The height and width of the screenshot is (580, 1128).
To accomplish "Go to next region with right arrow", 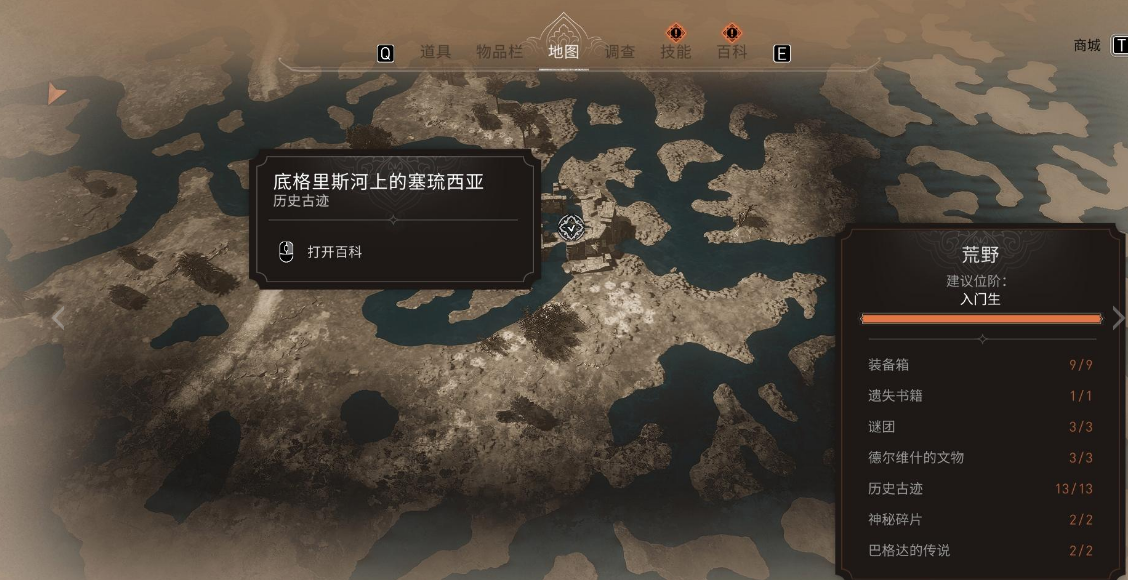I will click(x=1118, y=318).
